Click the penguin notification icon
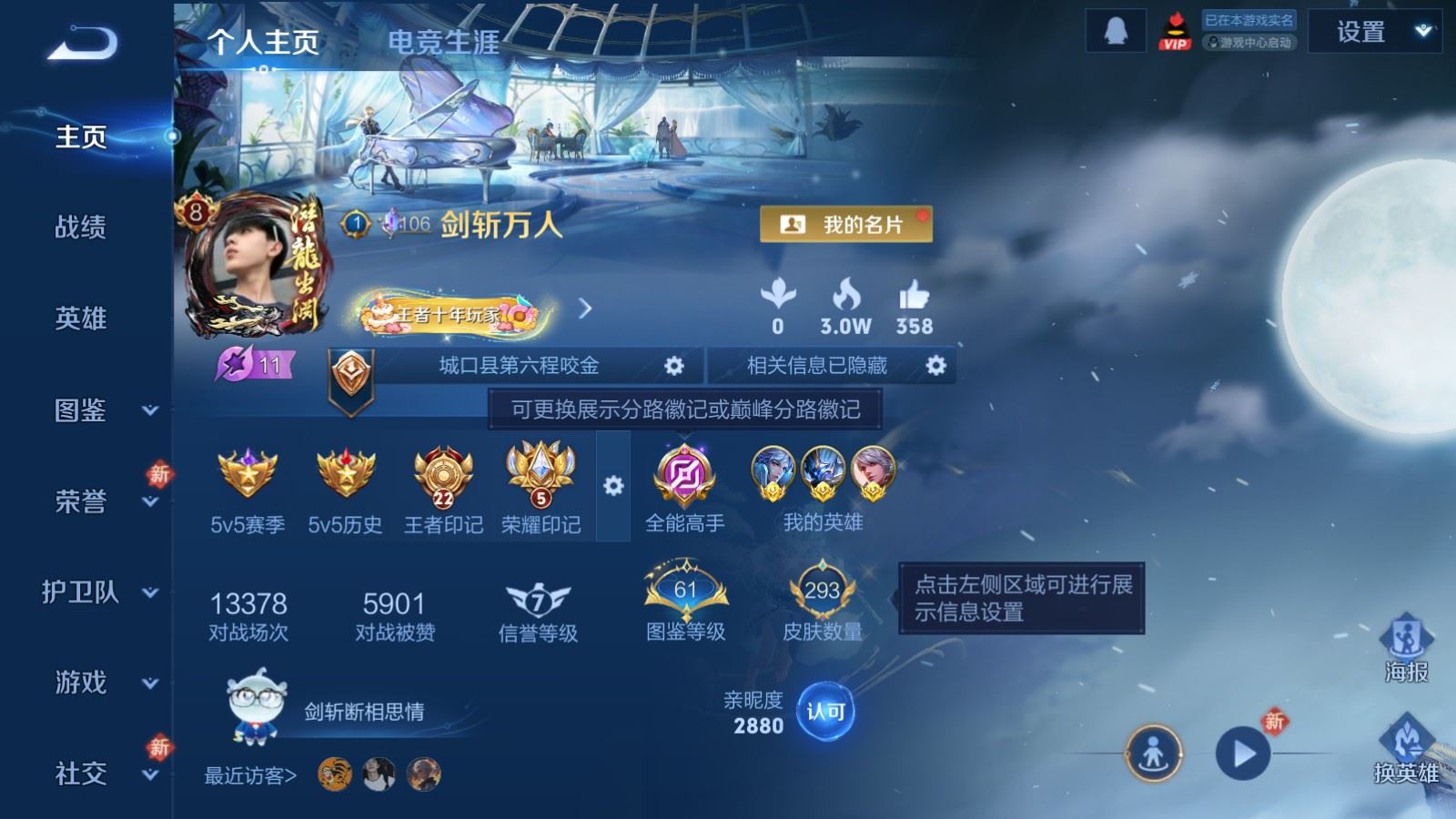The height and width of the screenshot is (819, 1456). [1115, 30]
